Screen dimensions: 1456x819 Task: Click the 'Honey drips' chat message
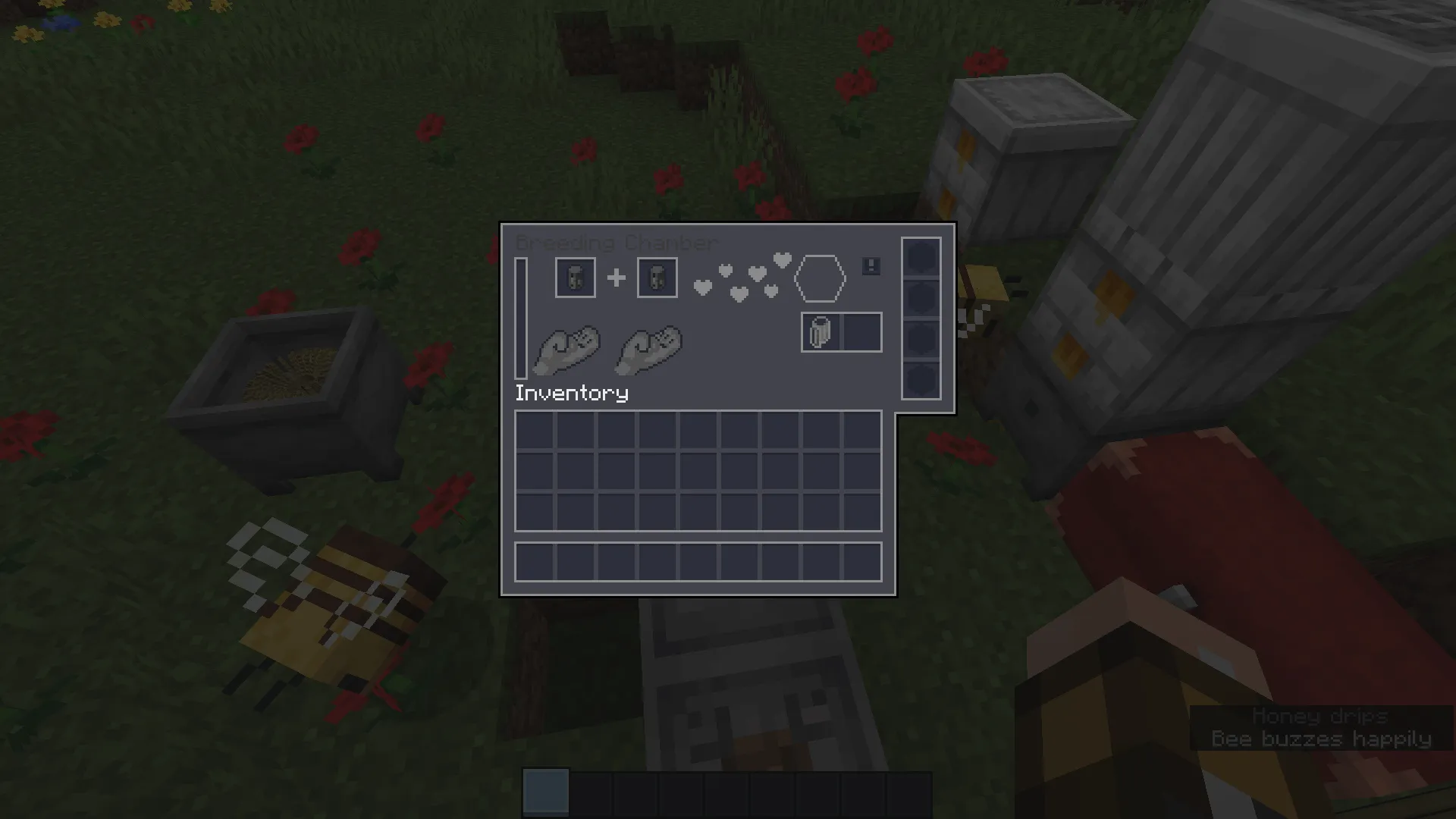tap(1319, 717)
